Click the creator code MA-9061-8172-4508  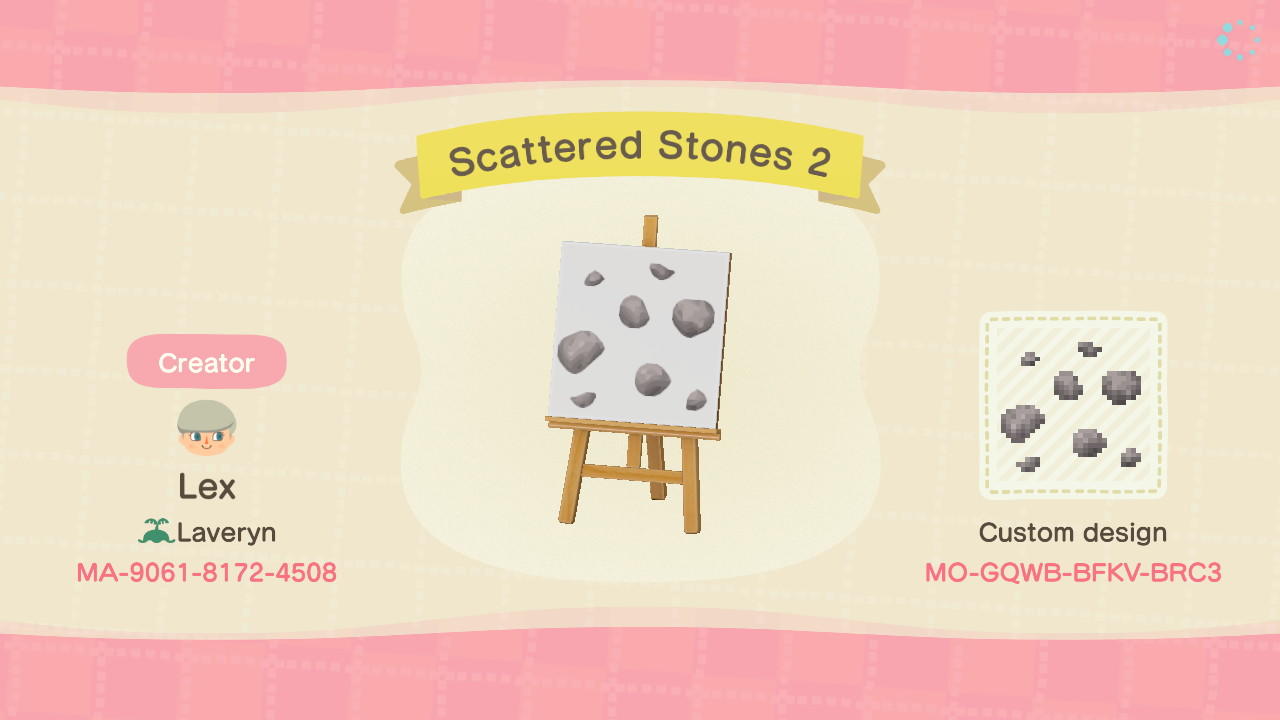(x=206, y=573)
